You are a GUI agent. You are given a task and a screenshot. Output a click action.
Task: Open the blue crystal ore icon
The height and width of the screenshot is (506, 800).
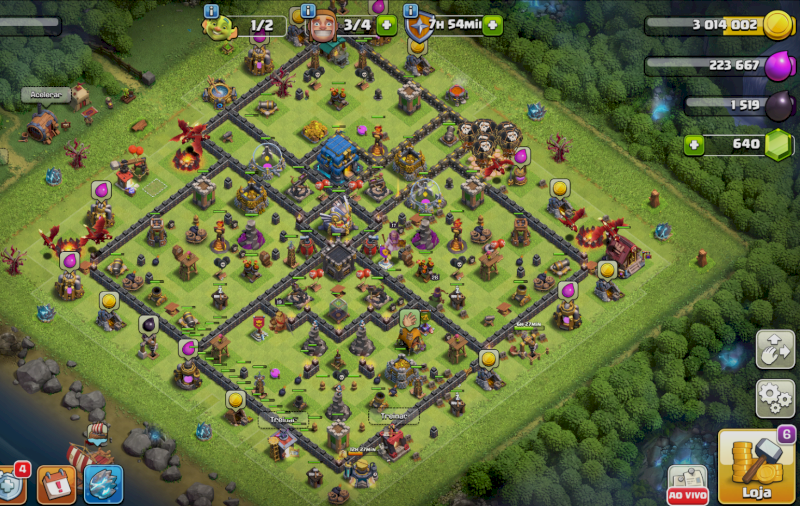click(103, 484)
